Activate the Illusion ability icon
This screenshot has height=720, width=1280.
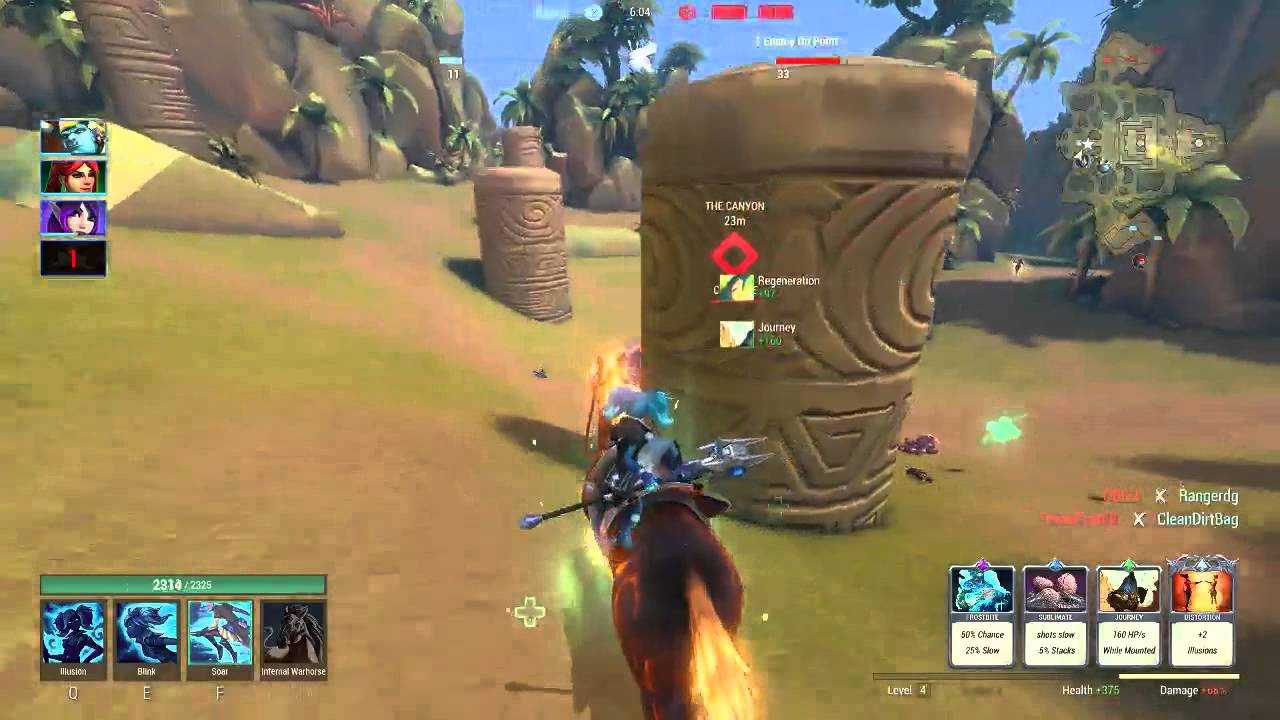point(73,633)
